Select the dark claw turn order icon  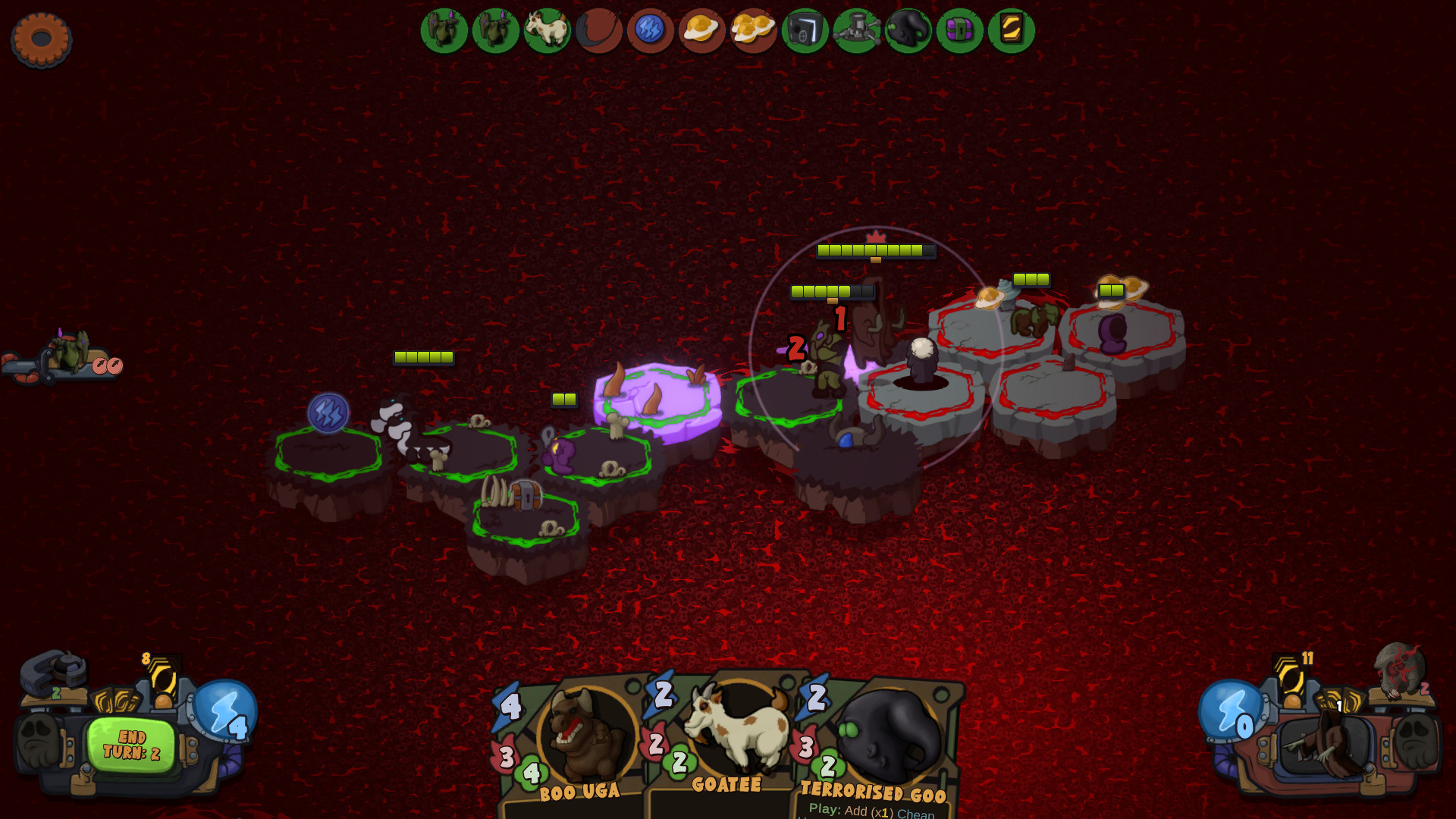pyautogui.click(x=598, y=30)
